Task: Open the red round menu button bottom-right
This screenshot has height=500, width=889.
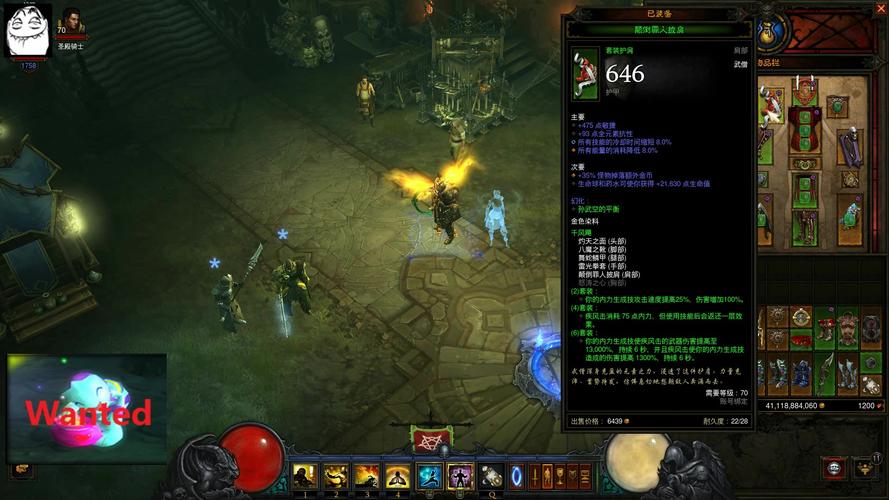Action: coord(833,467)
